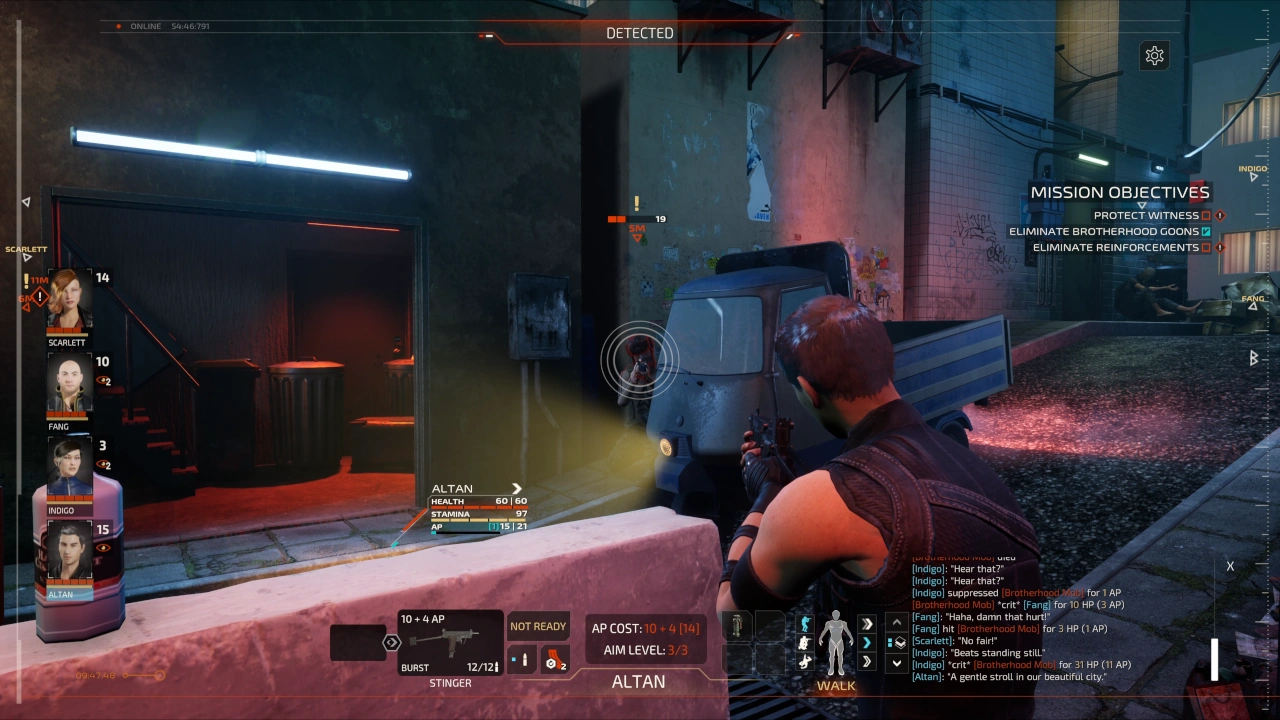Select the prone stance icon
1280x720 pixels.
(x=804, y=662)
